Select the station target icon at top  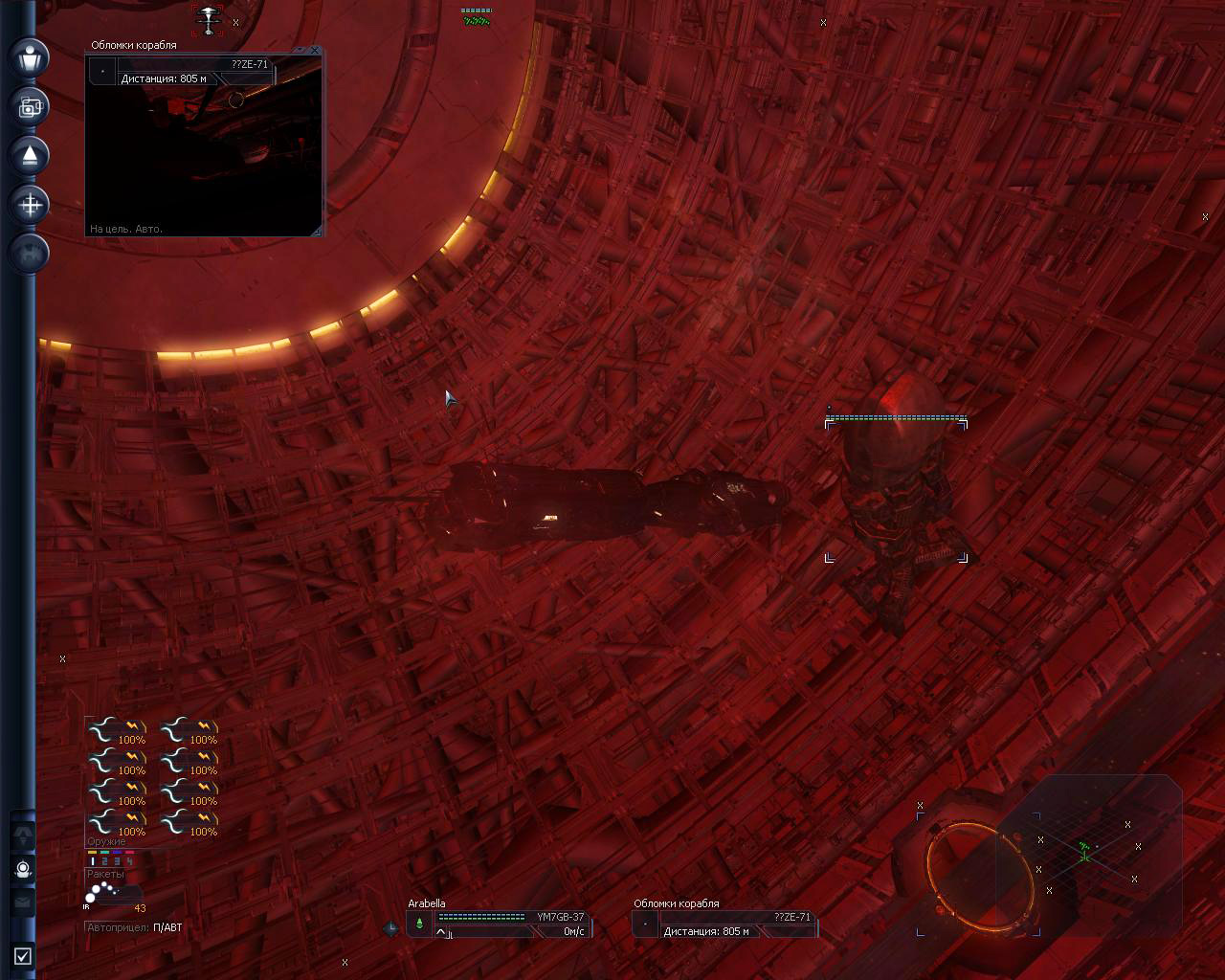[x=208, y=19]
